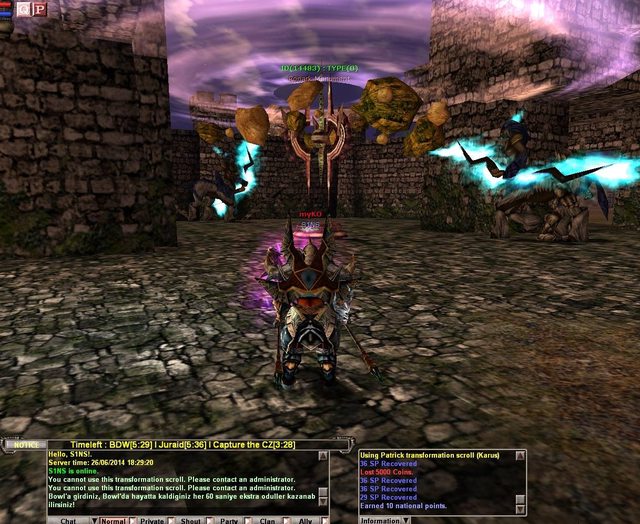Open the Private chat channel
Viewport: 640px width, 524px height.
152,519
